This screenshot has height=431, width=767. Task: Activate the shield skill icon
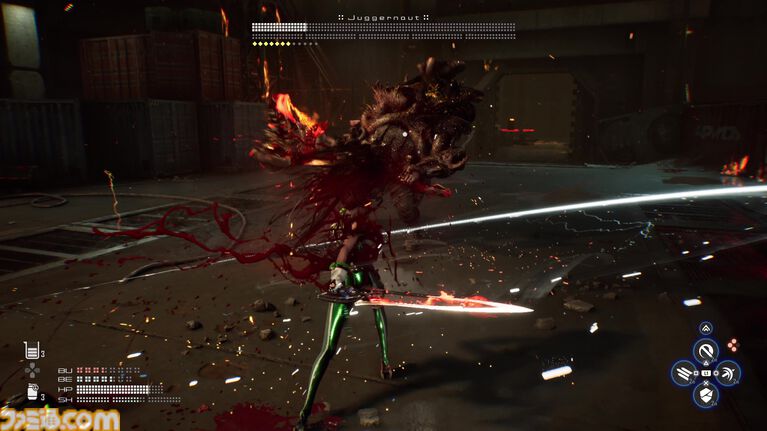coord(706,396)
